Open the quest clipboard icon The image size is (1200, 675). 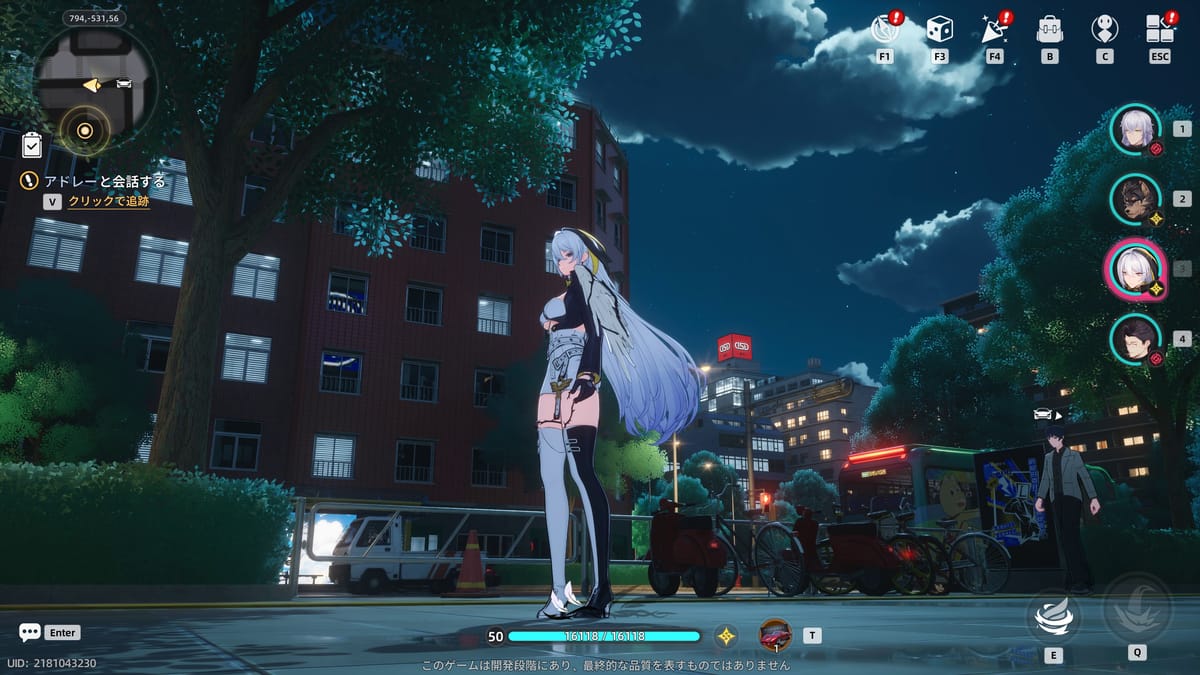tap(32, 146)
